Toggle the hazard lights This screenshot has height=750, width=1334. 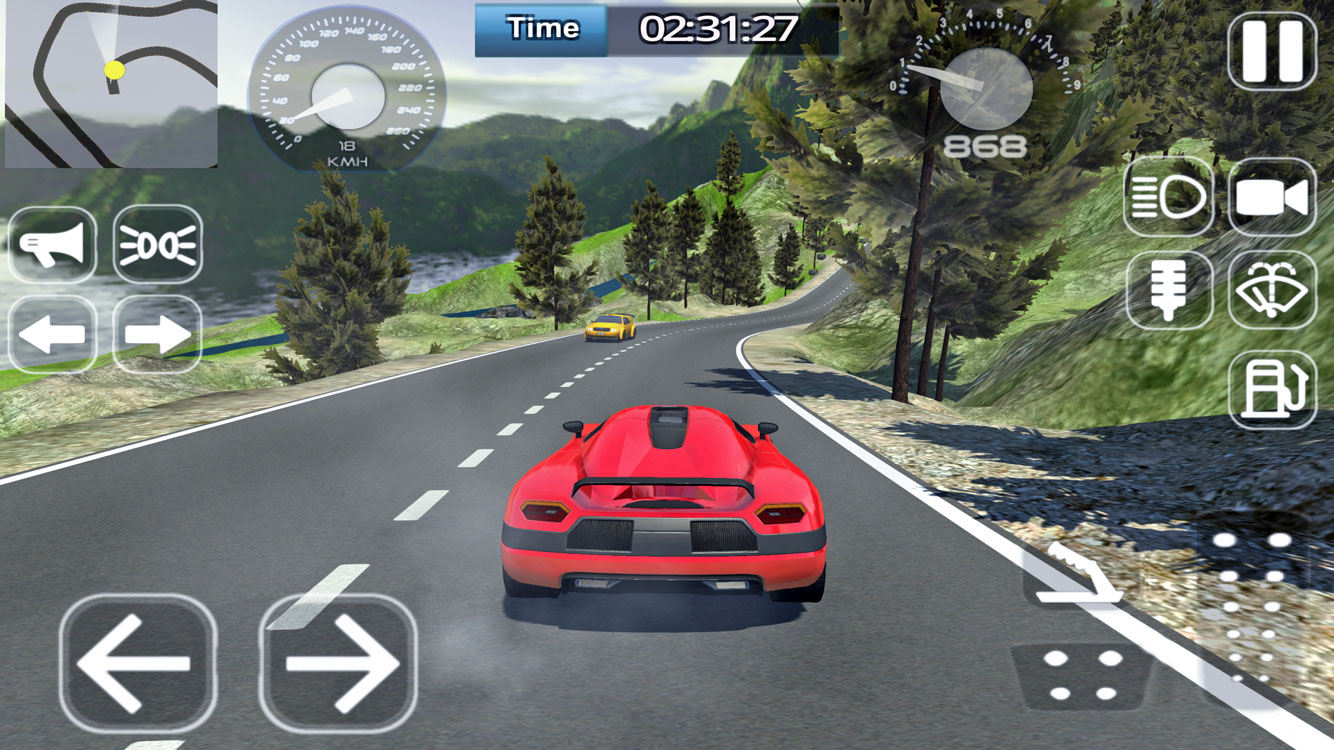click(158, 245)
